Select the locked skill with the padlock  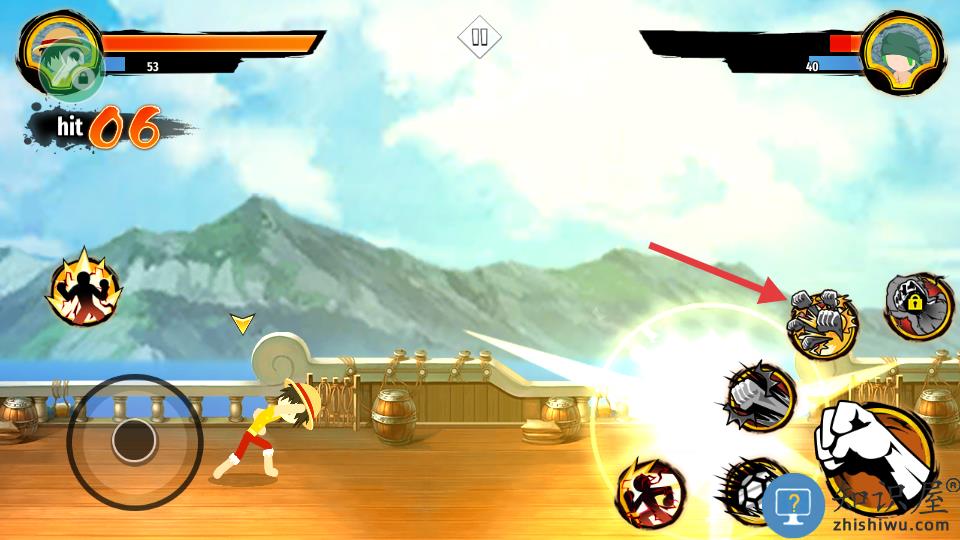coord(917,305)
